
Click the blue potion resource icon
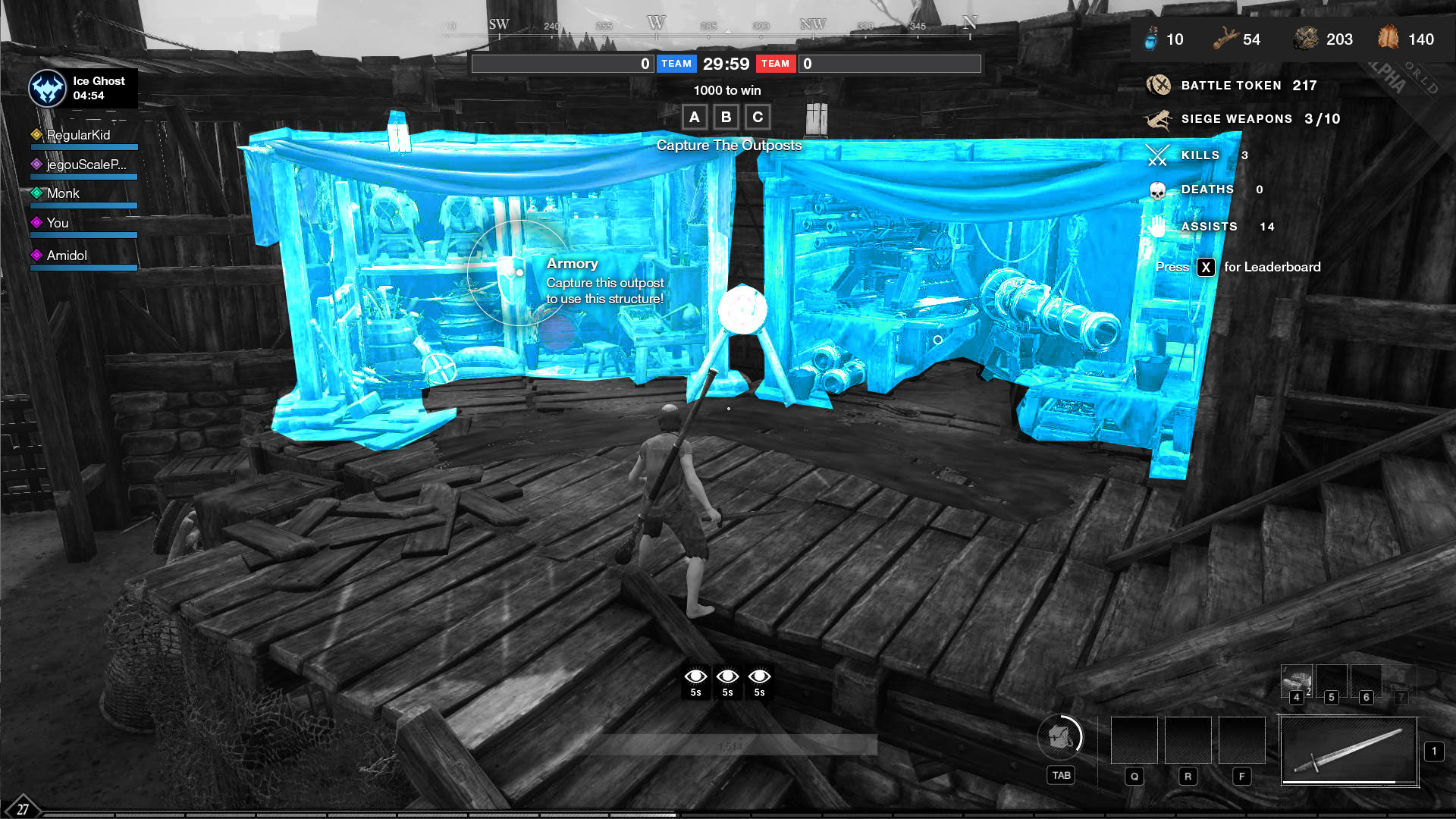pyautogui.click(x=1151, y=39)
